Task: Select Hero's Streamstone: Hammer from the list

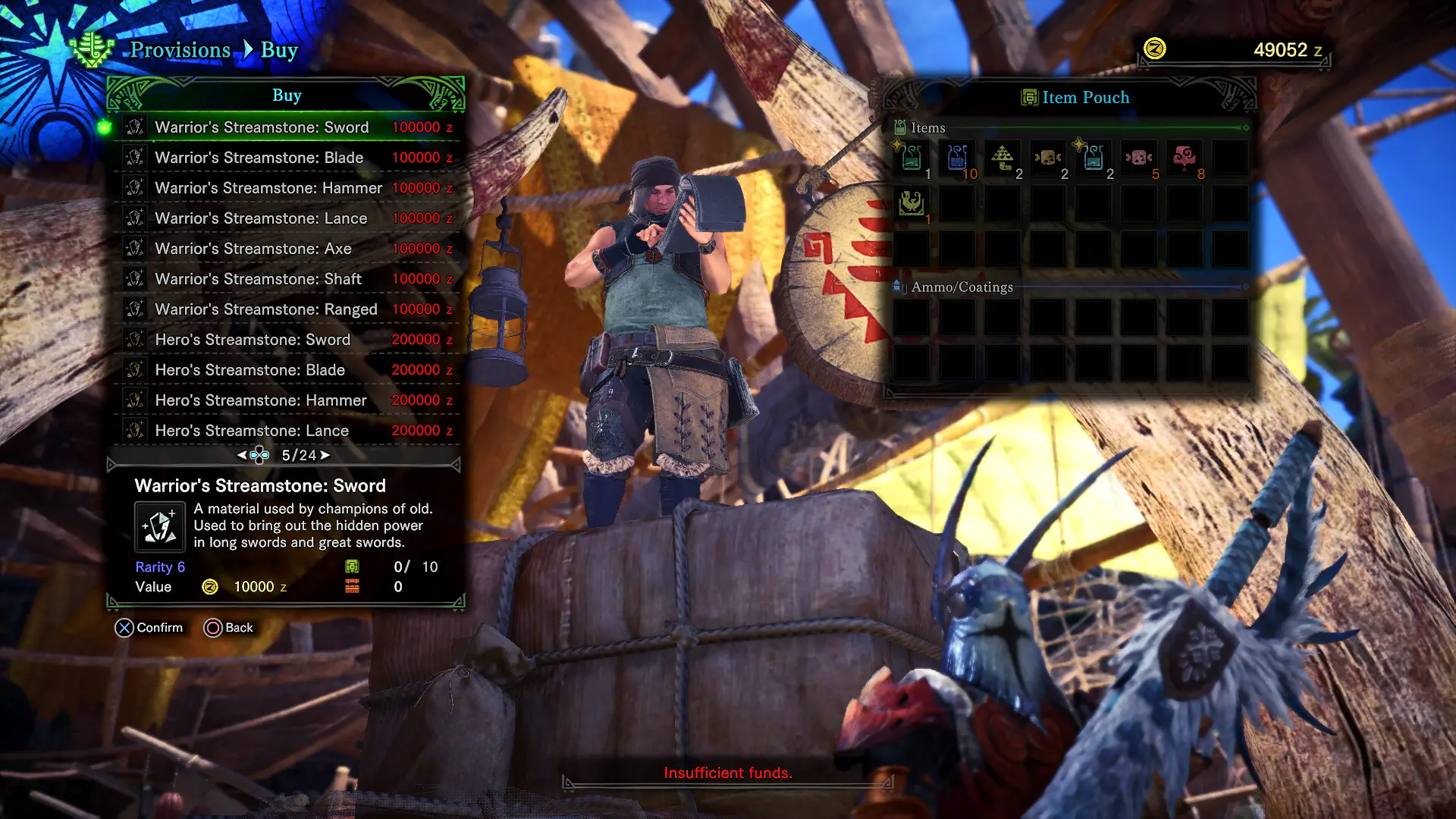Action: click(x=262, y=400)
